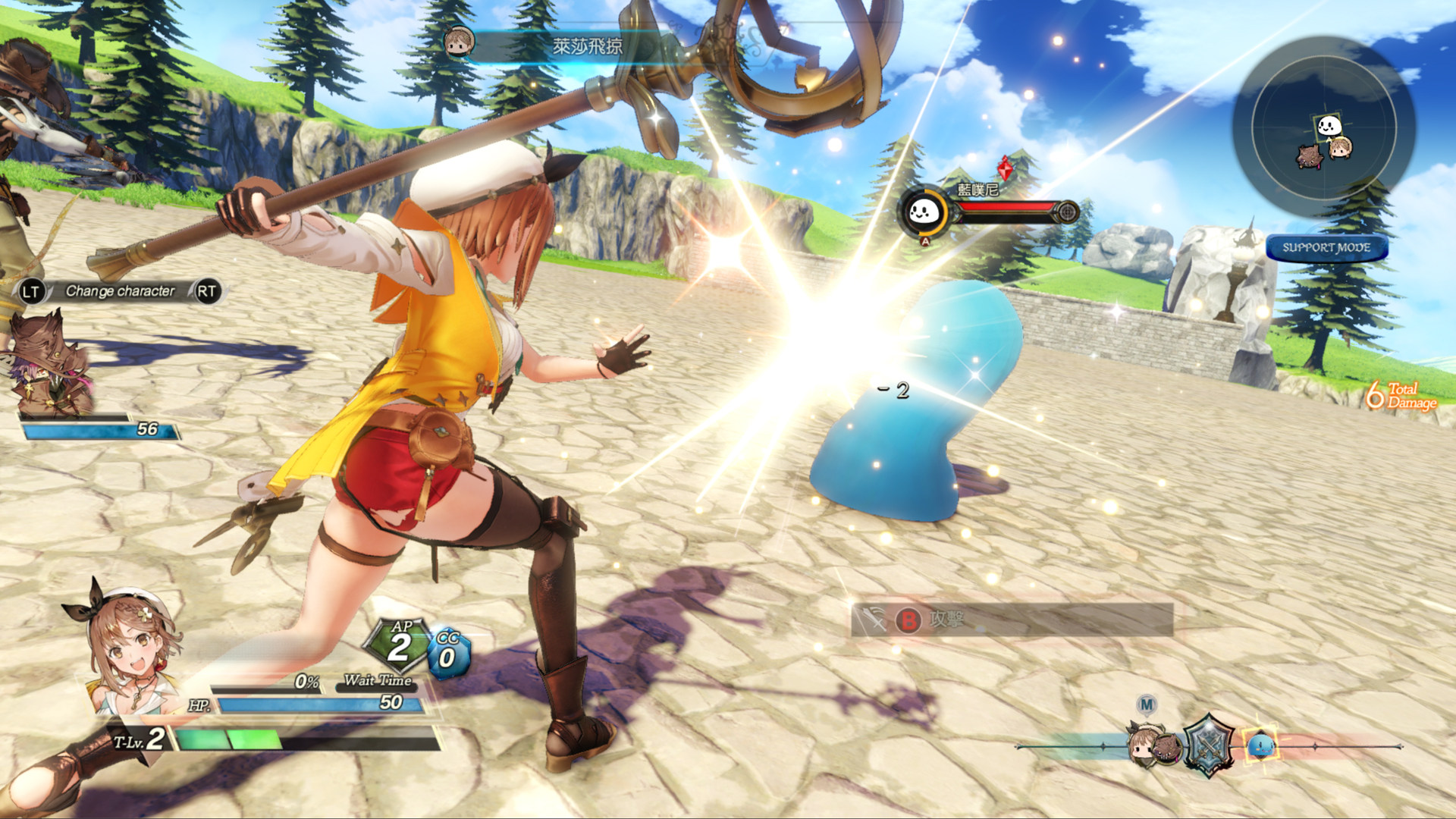The image size is (1456, 819).
Task: Click the circular battle radar minimap
Action: tap(1323, 129)
